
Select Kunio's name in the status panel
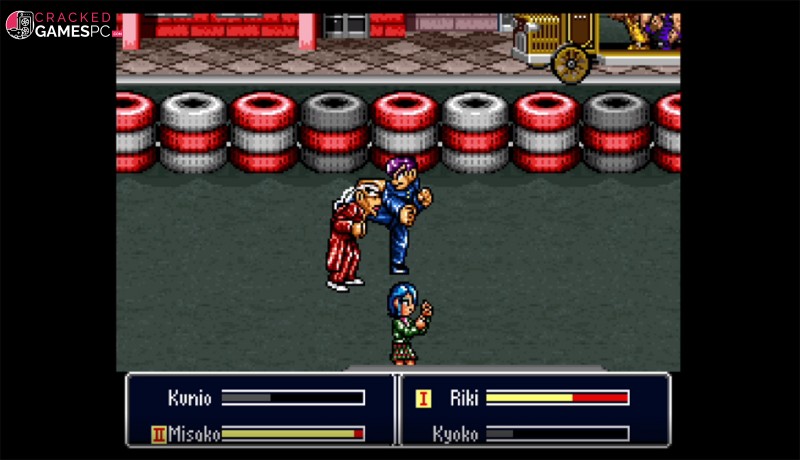[190, 398]
